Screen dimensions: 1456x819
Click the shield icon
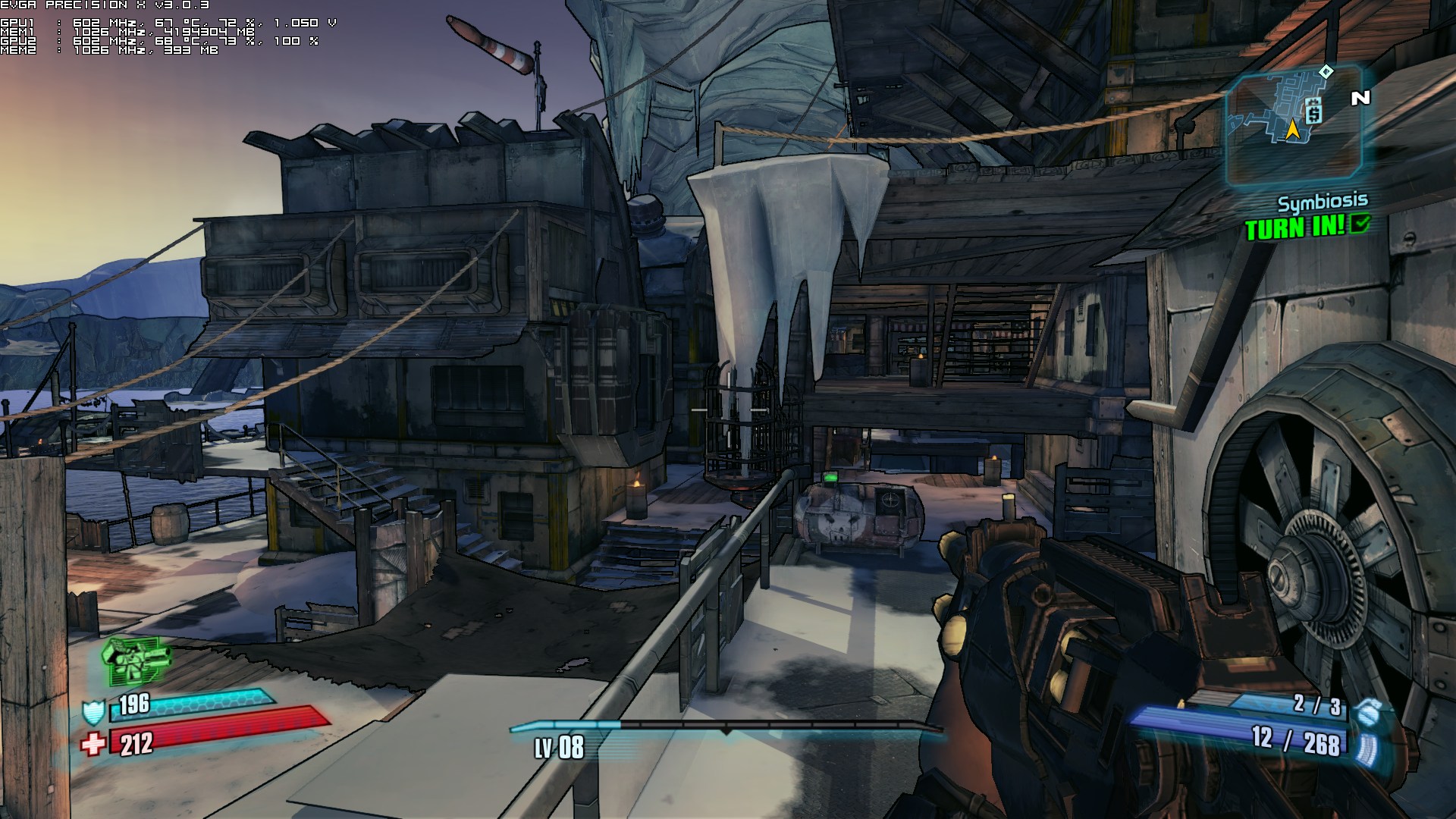[x=93, y=712]
